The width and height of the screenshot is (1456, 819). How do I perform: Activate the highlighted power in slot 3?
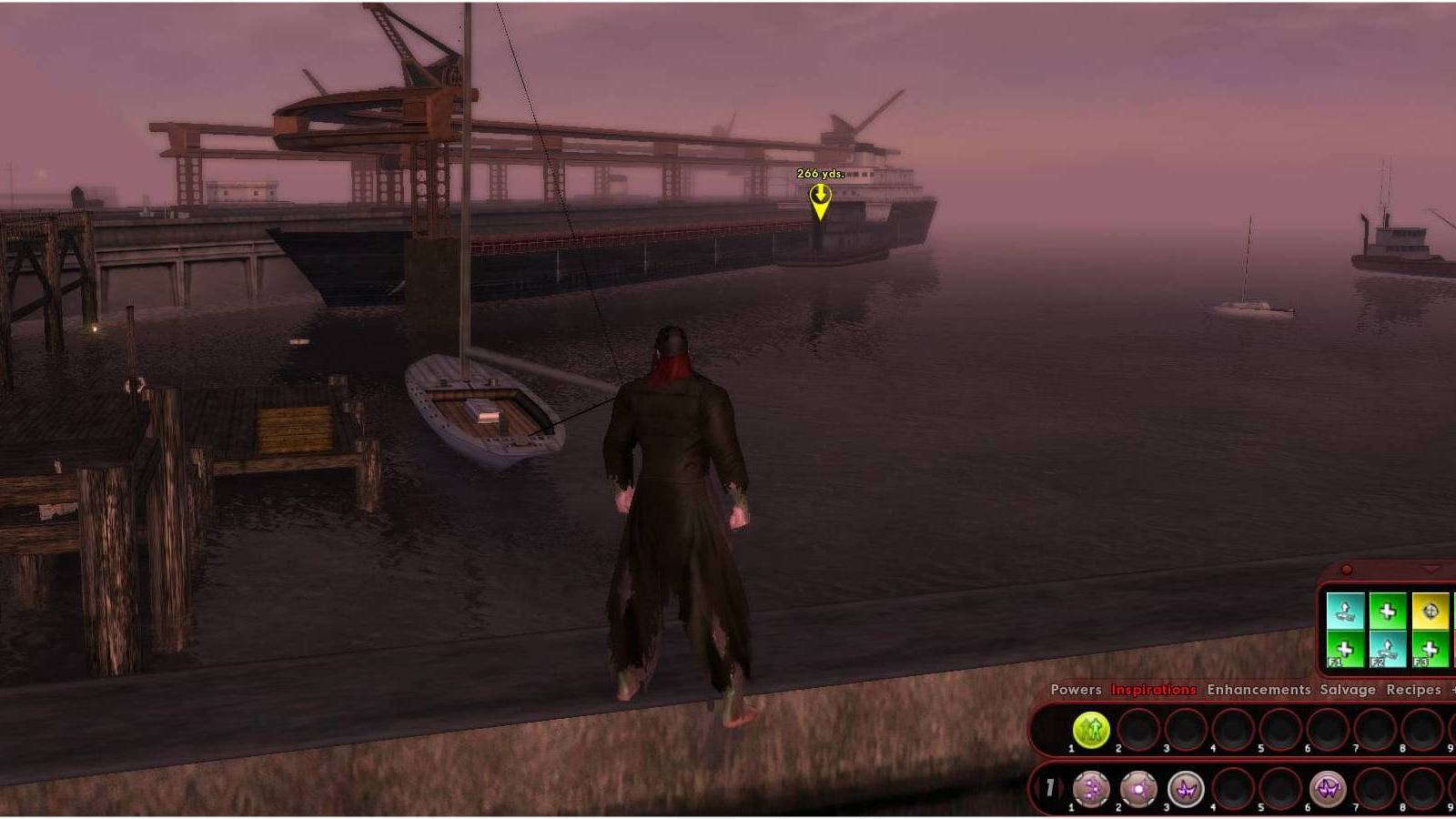click(1185, 788)
